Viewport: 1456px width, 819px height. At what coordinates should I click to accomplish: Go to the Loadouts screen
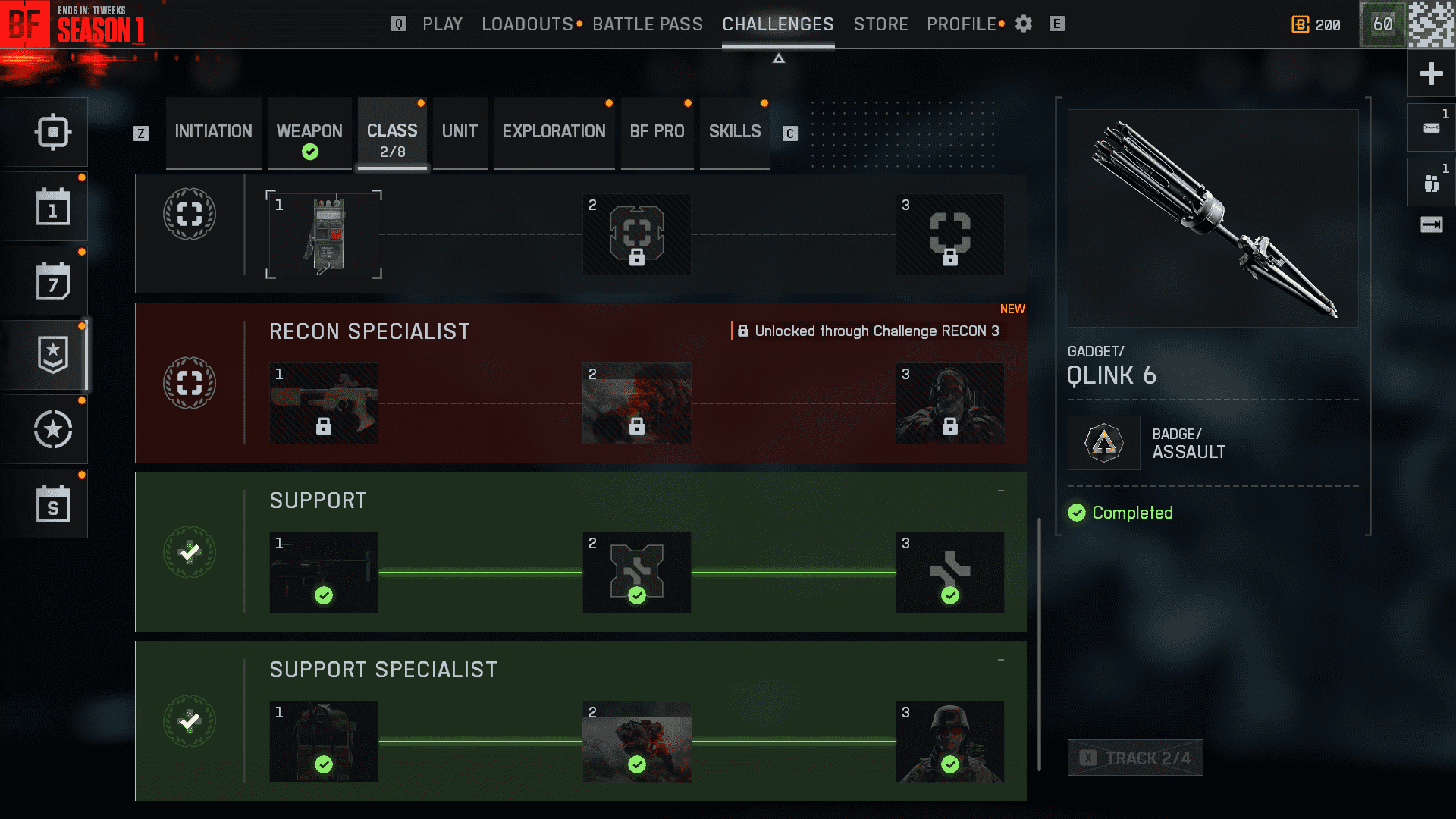pyautogui.click(x=527, y=24)
